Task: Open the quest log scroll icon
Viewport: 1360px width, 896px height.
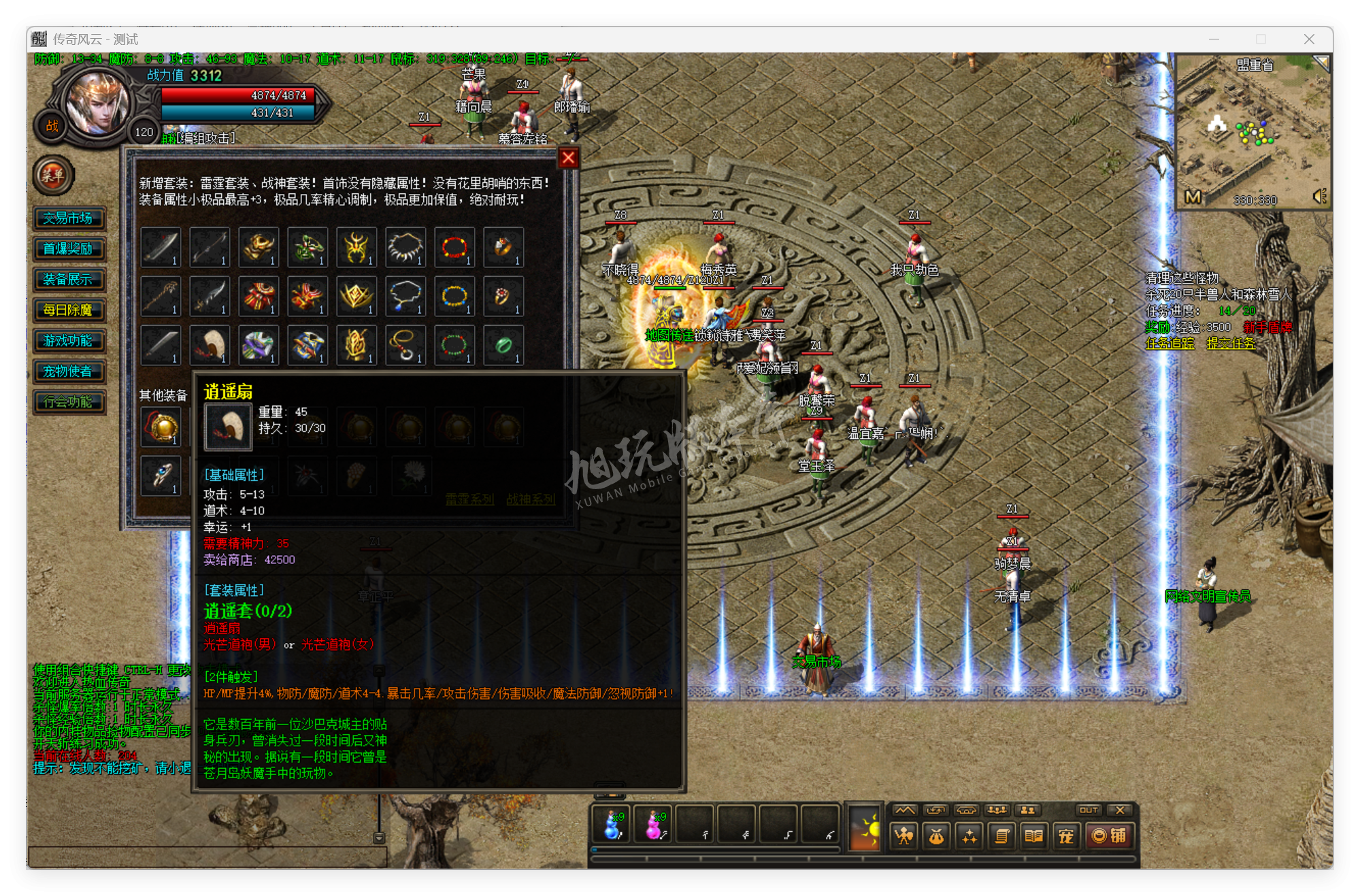Action: point(1000,837)
